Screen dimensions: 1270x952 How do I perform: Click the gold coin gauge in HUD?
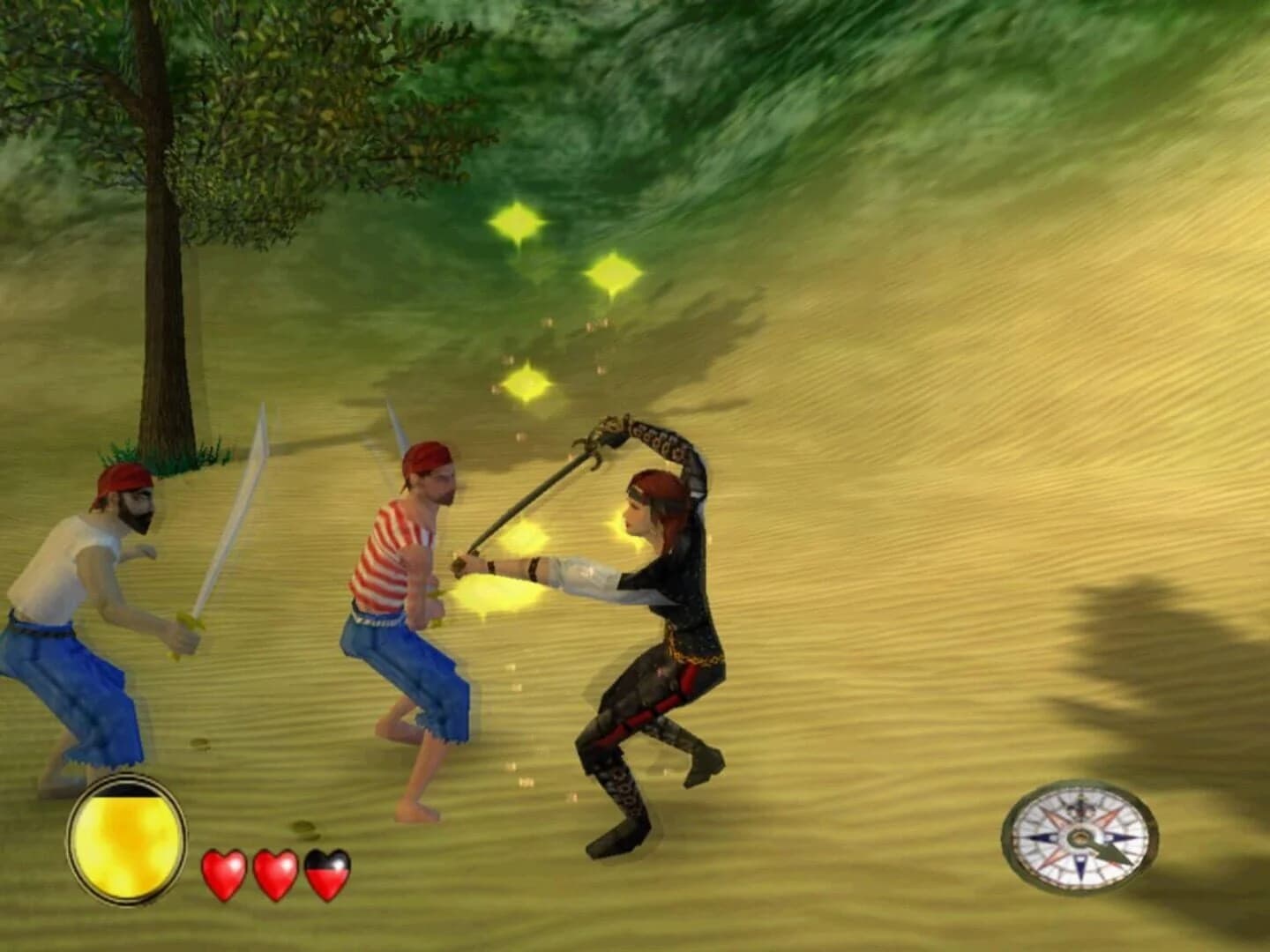point(125,837)
